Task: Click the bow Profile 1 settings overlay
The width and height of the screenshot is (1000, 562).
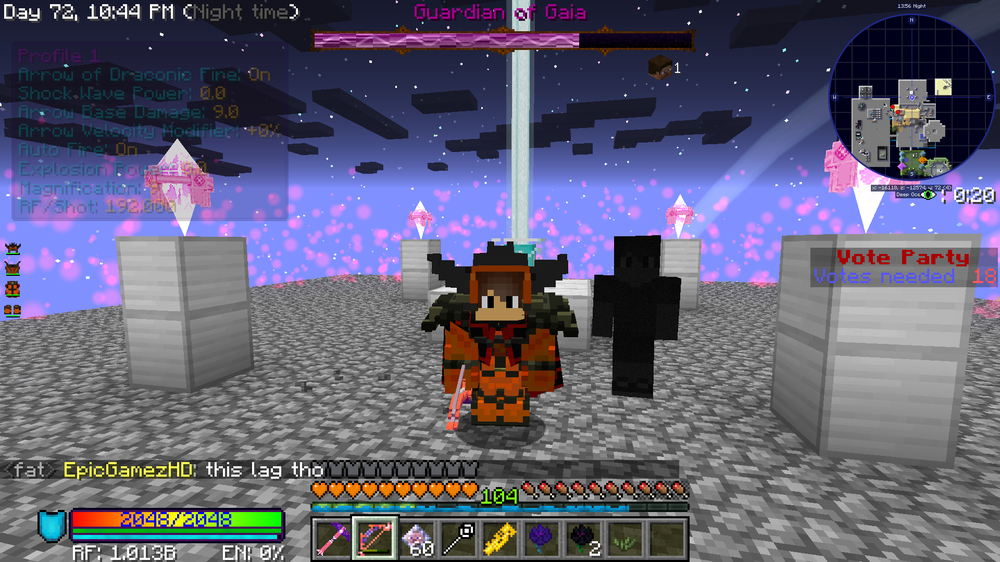Action: tap(150, 132)
